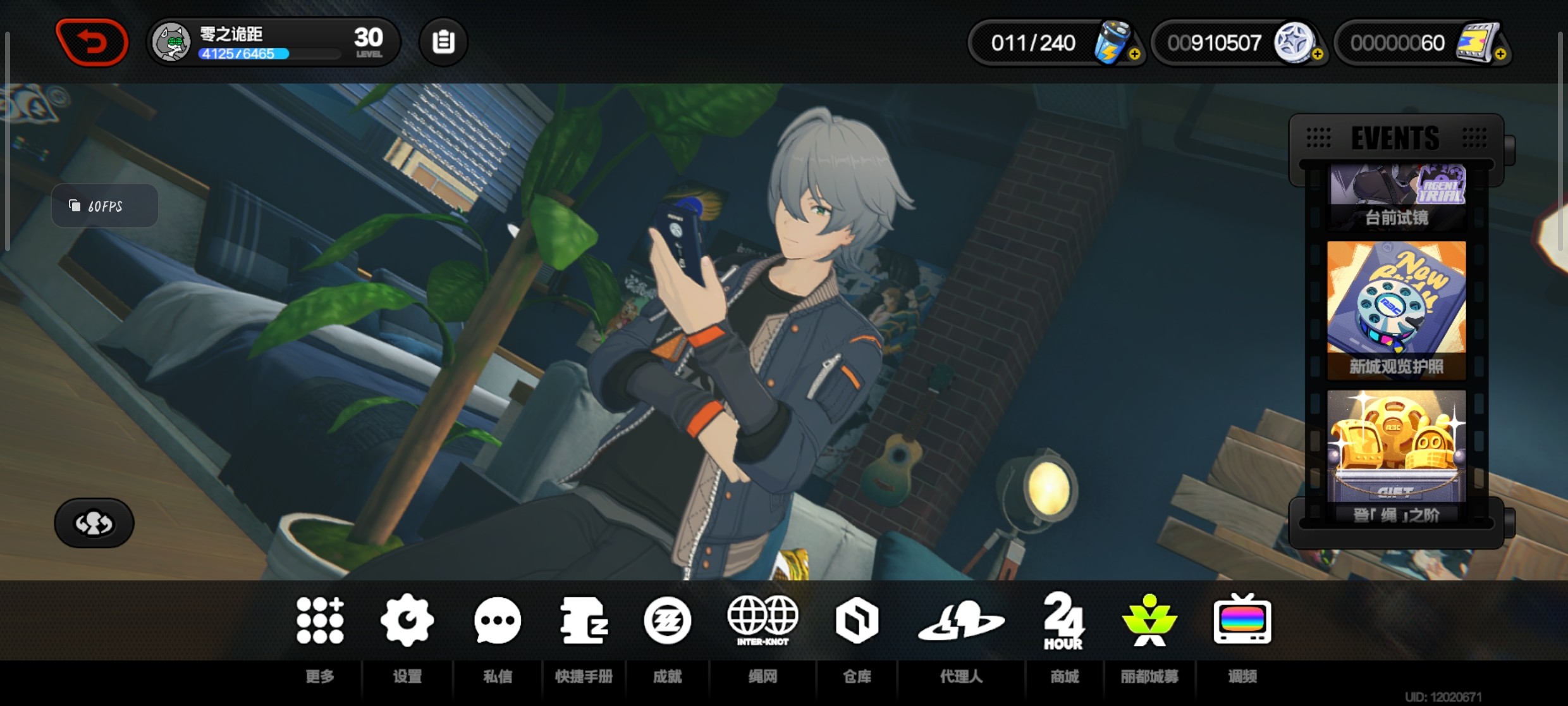The image size is (1568, 706).
Task: Open 设置 settings gear
Action: (x=407, y=621)
